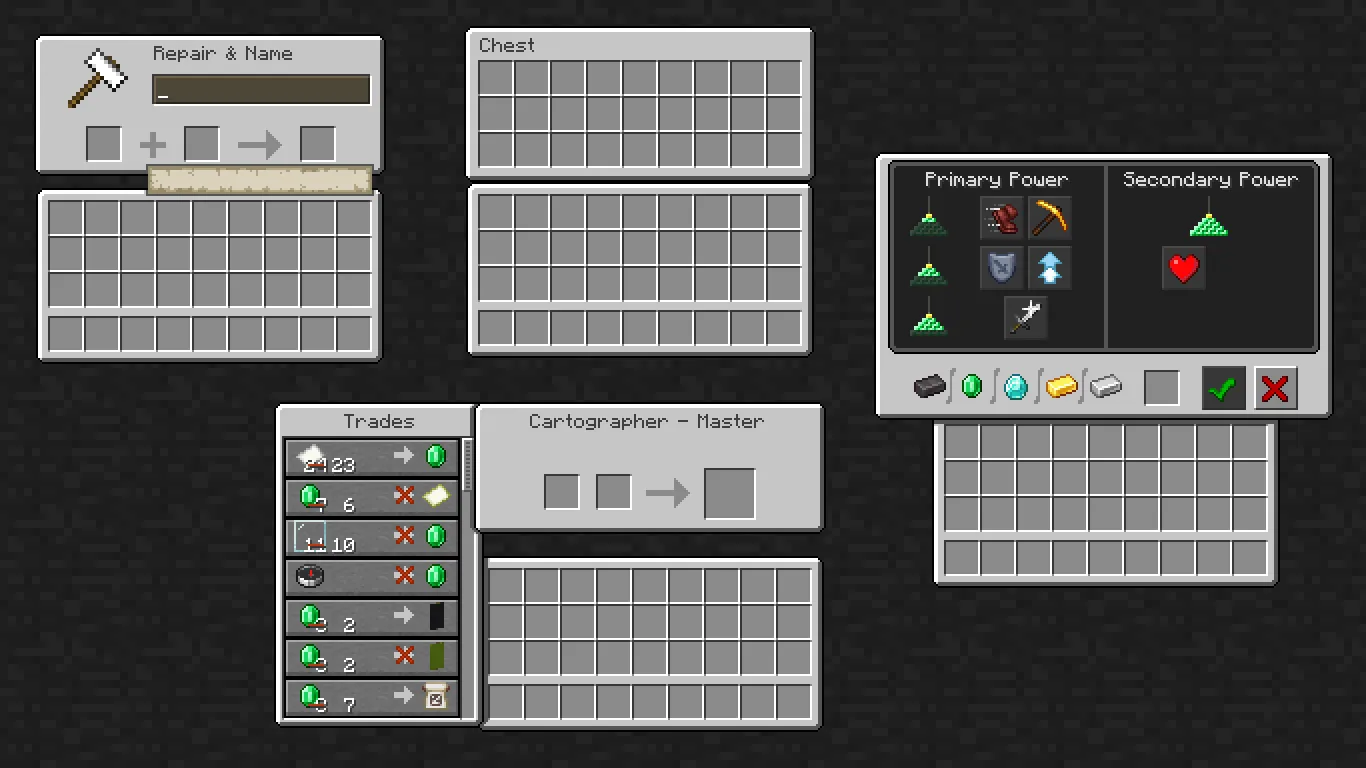Confirm beacon power with green checkmark

pyautogui.click(x=1222, y=388)
